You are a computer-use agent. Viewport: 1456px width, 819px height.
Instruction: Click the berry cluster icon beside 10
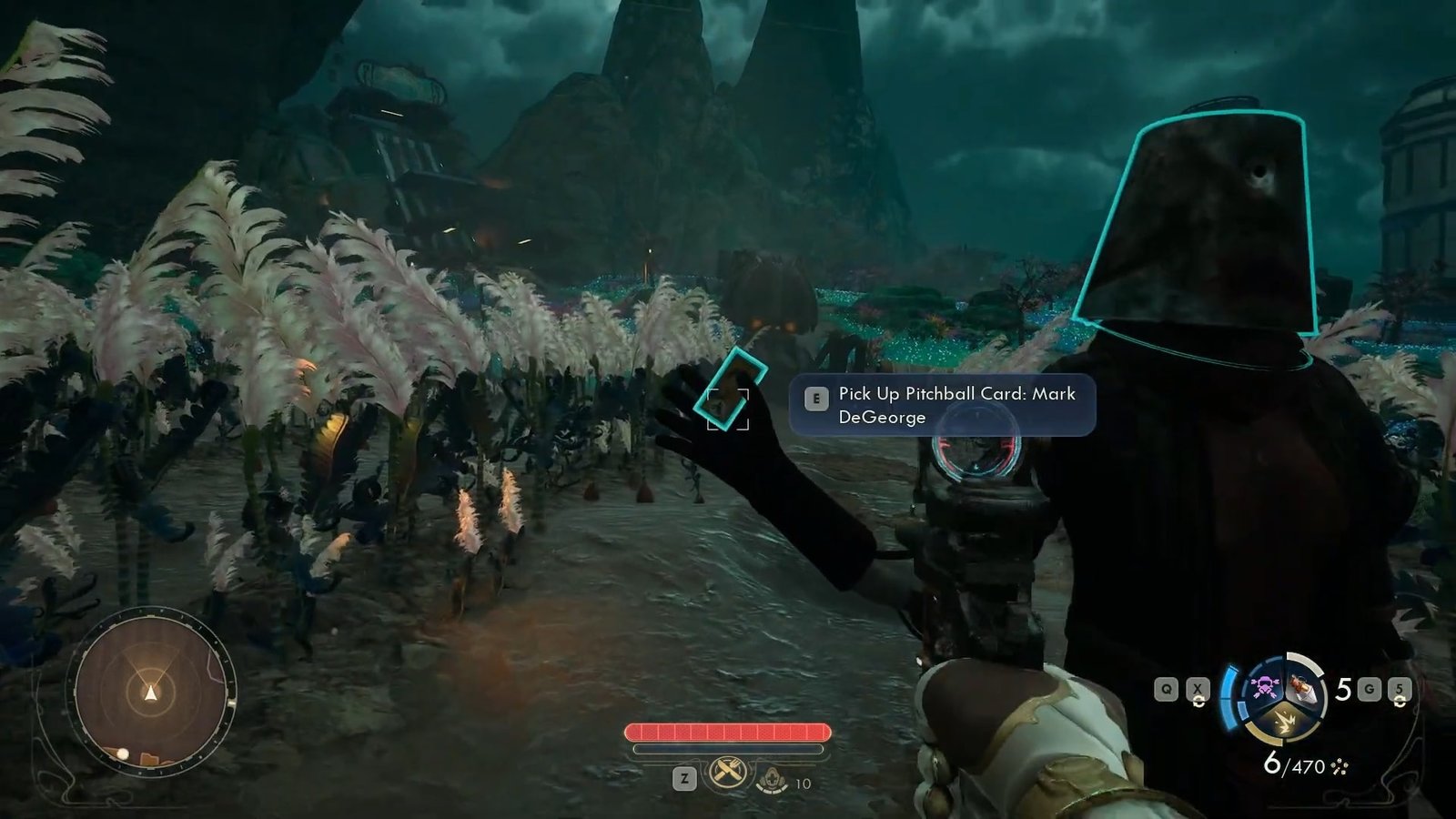click(x=772, y=781)
